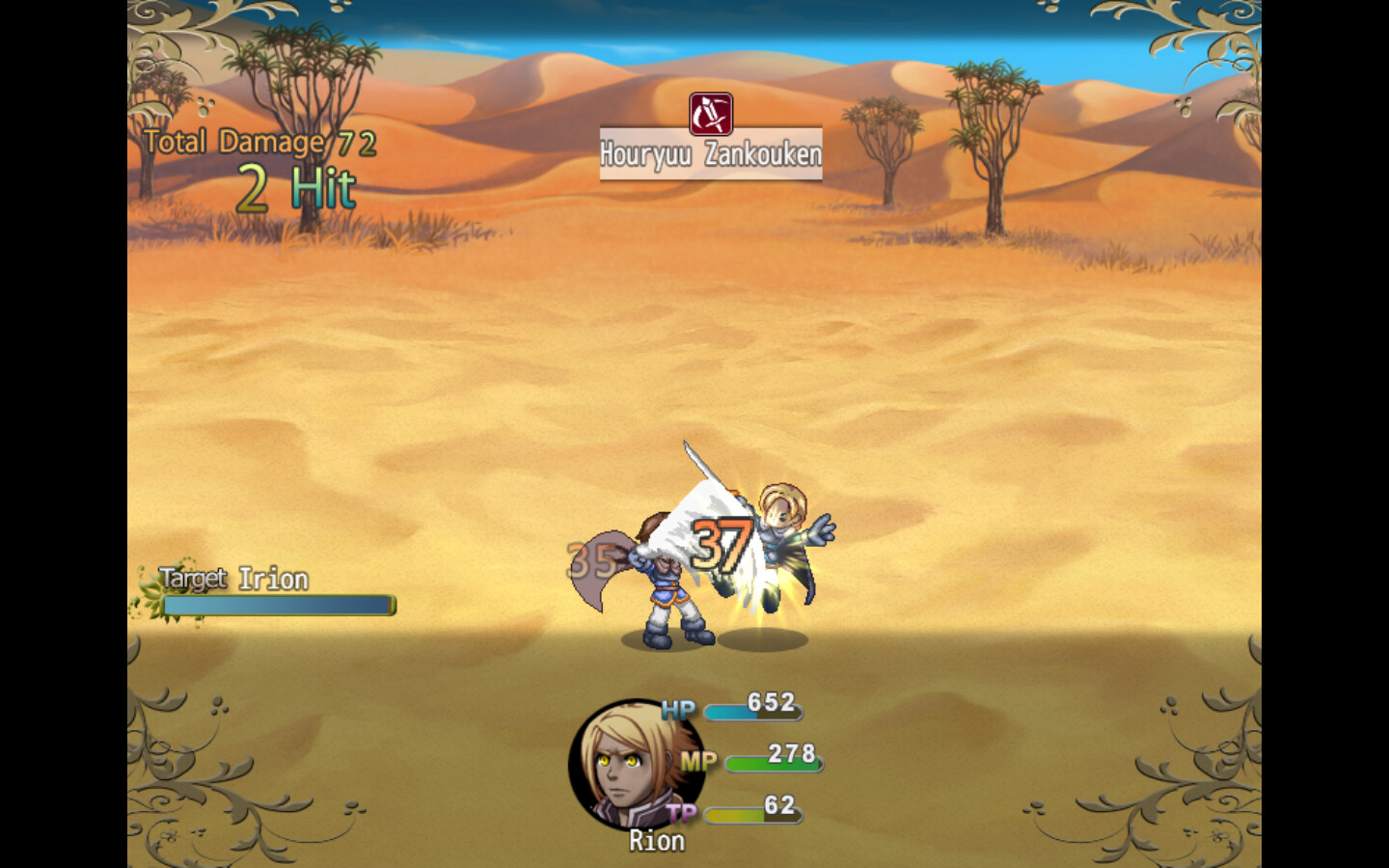The height and width of the screenshot is (868, 1389).
Task: Click Rion's TP gauge showing 62
Action: 752,813
